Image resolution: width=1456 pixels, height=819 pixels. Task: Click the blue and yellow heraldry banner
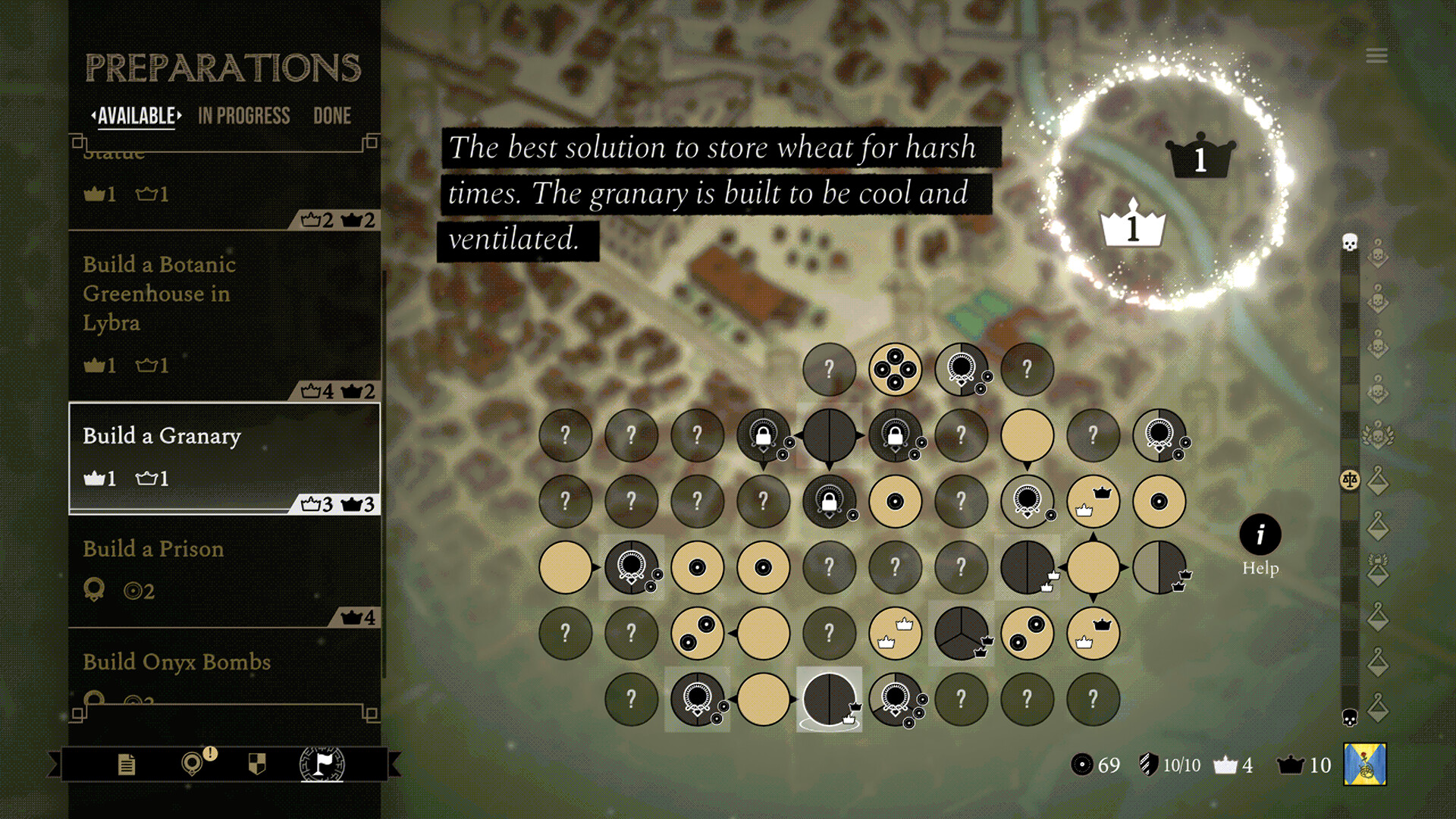pyautogui.click(x=1365, y=764)
